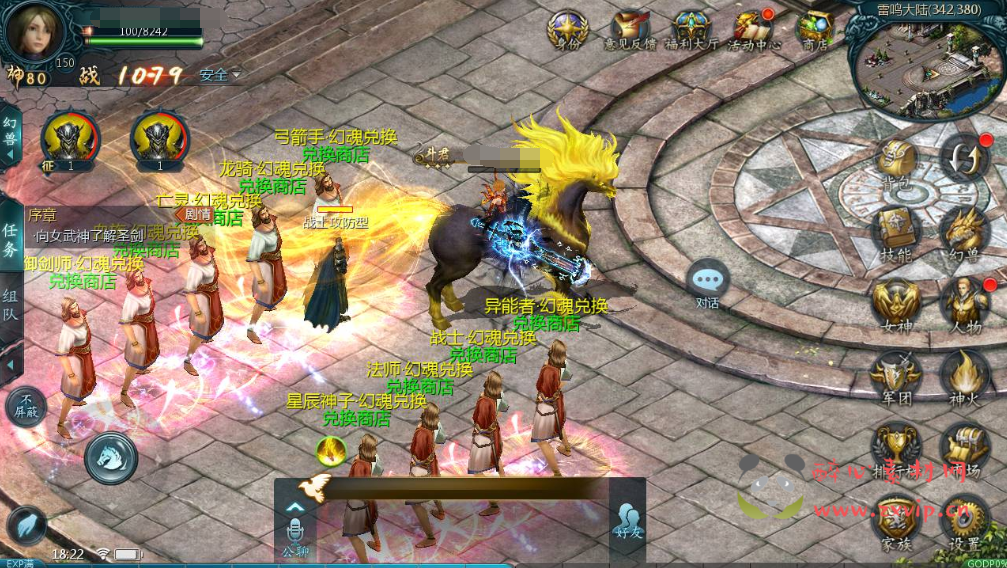This screenshot has height=568, width=1007.
Task: Open the 身份 identity star icon
Action: tap(567, 28)
